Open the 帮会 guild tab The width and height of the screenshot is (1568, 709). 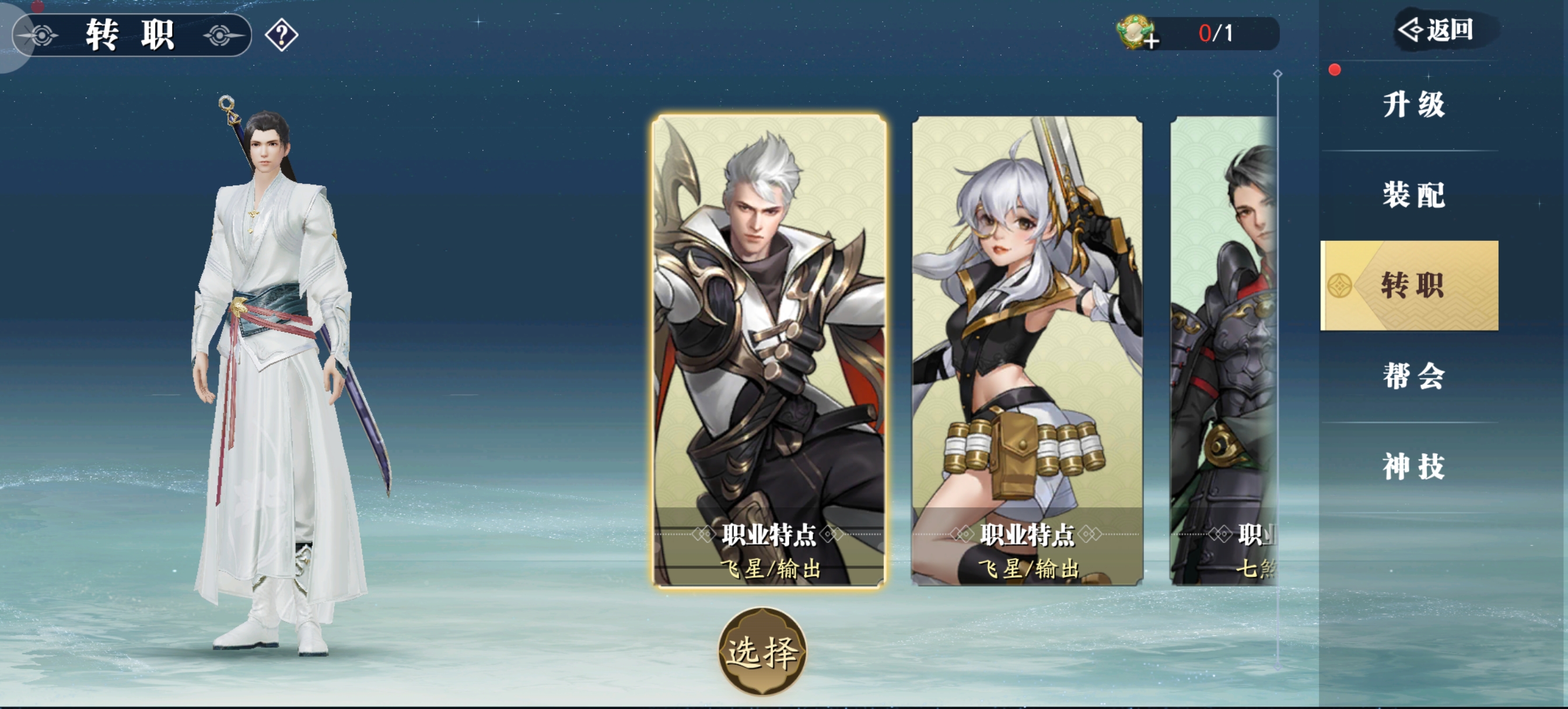[x=1412, y=375]
